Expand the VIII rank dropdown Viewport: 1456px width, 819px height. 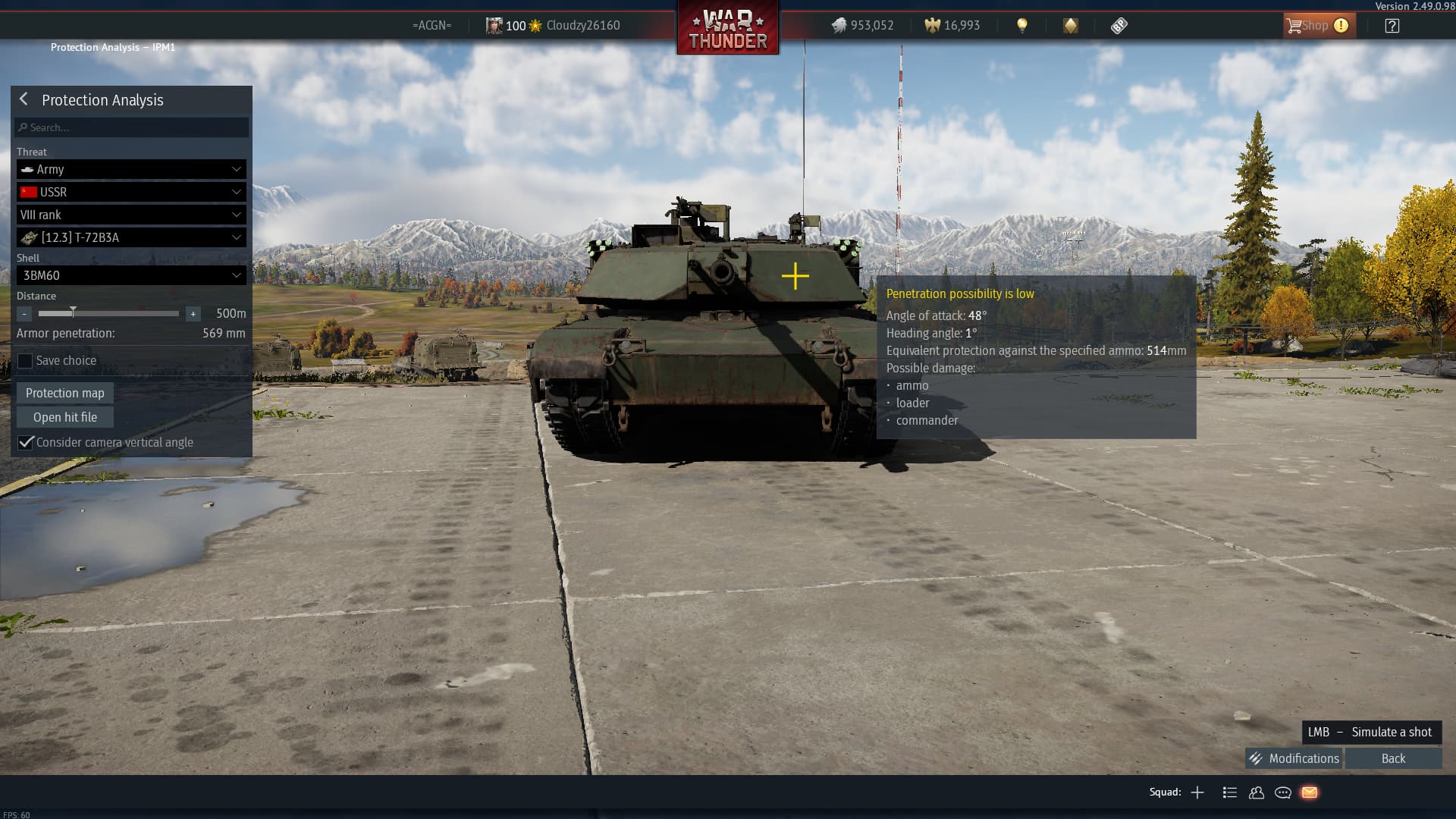tap(131, 215)
